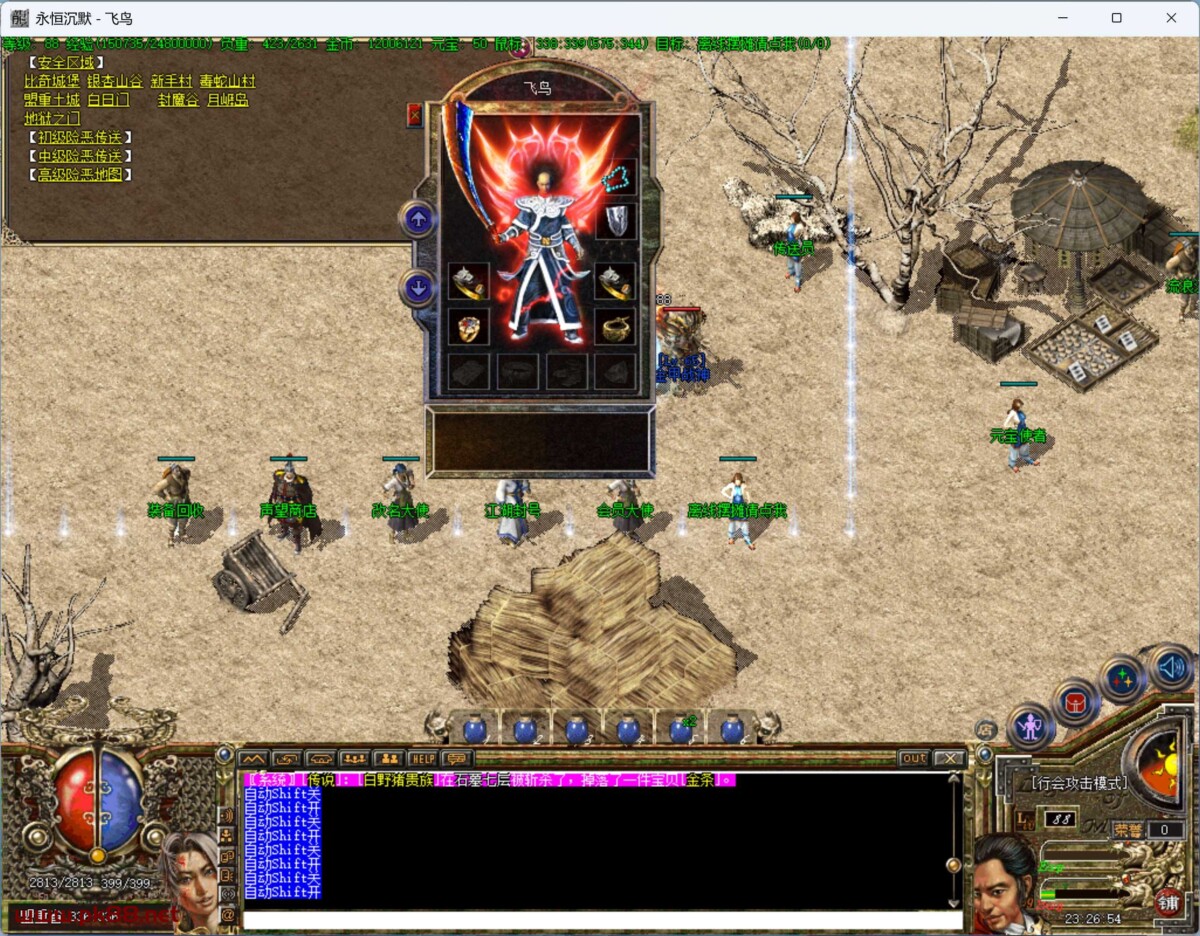Teleport to 比奇城堡 from the list

[x=52, y=81]
